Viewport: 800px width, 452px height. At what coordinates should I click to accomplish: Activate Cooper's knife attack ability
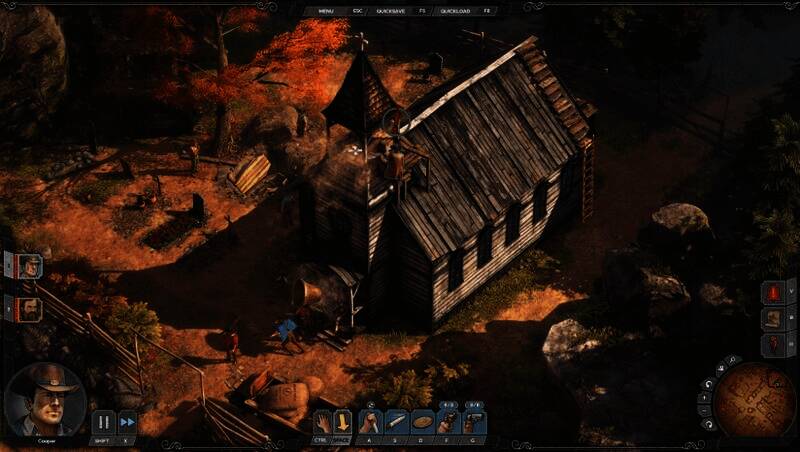pos(372,421)
